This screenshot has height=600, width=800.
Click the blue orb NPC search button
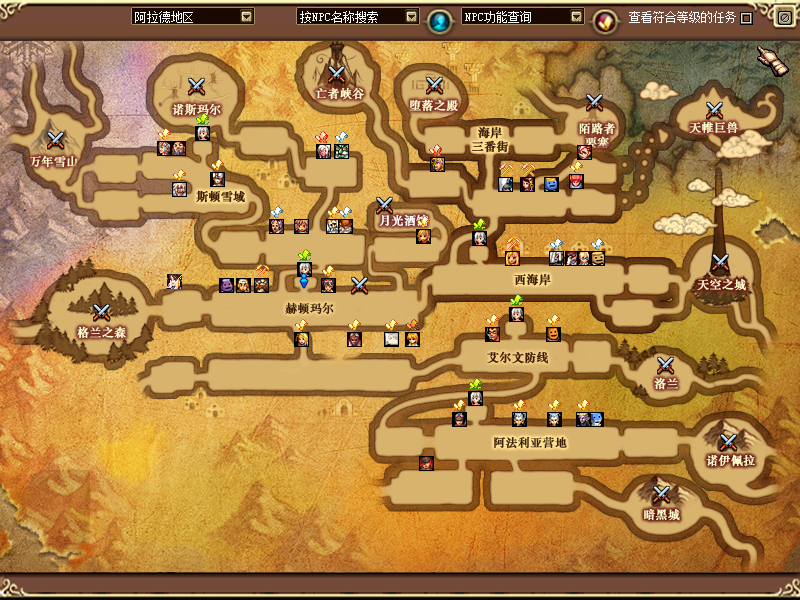tap(438, 19)
